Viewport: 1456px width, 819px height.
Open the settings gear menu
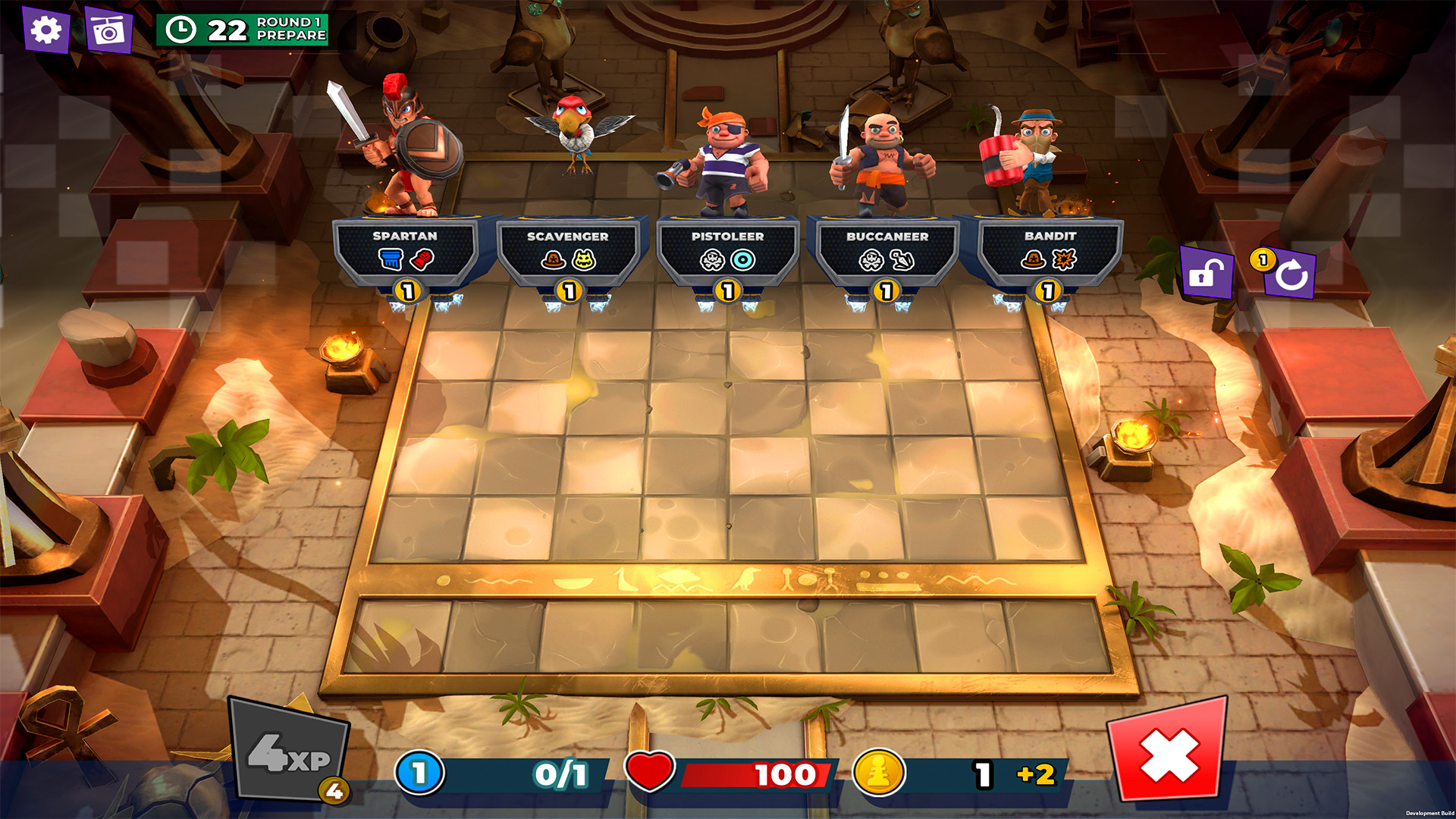click(x=47, y=30)
